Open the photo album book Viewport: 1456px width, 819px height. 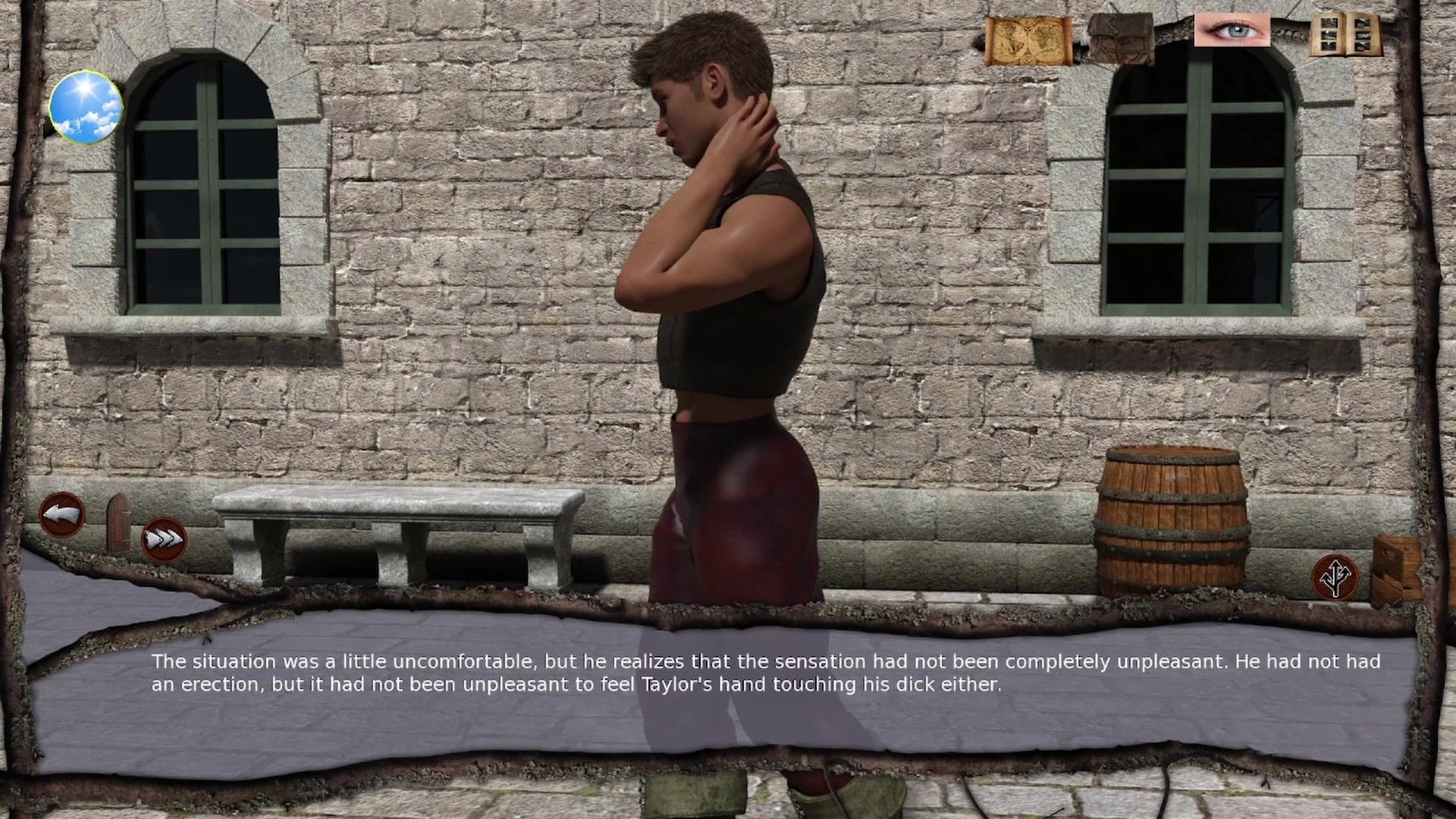click(1346, 36)
